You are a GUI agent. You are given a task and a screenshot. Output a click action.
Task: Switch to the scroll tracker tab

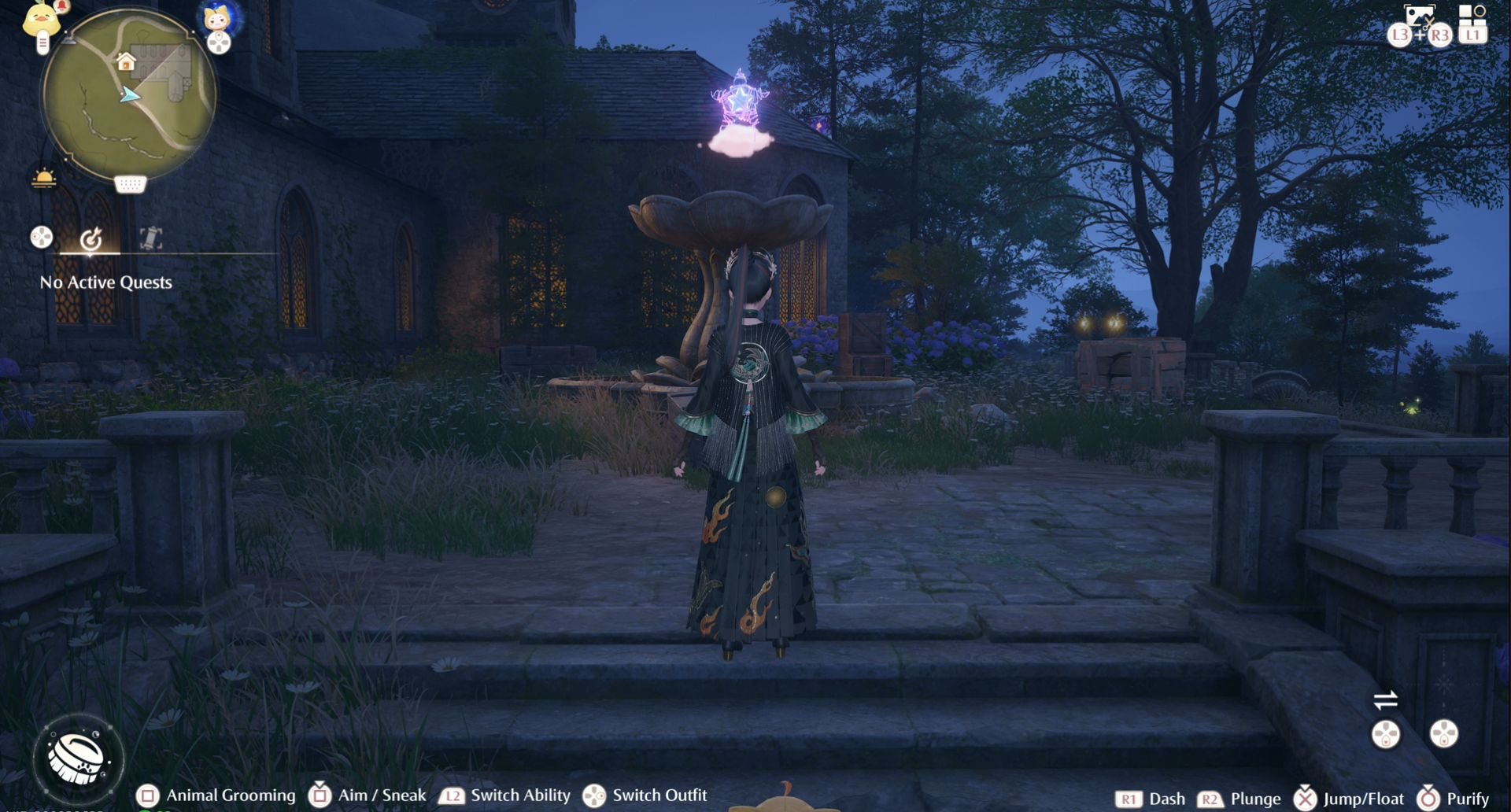(150, 238)
